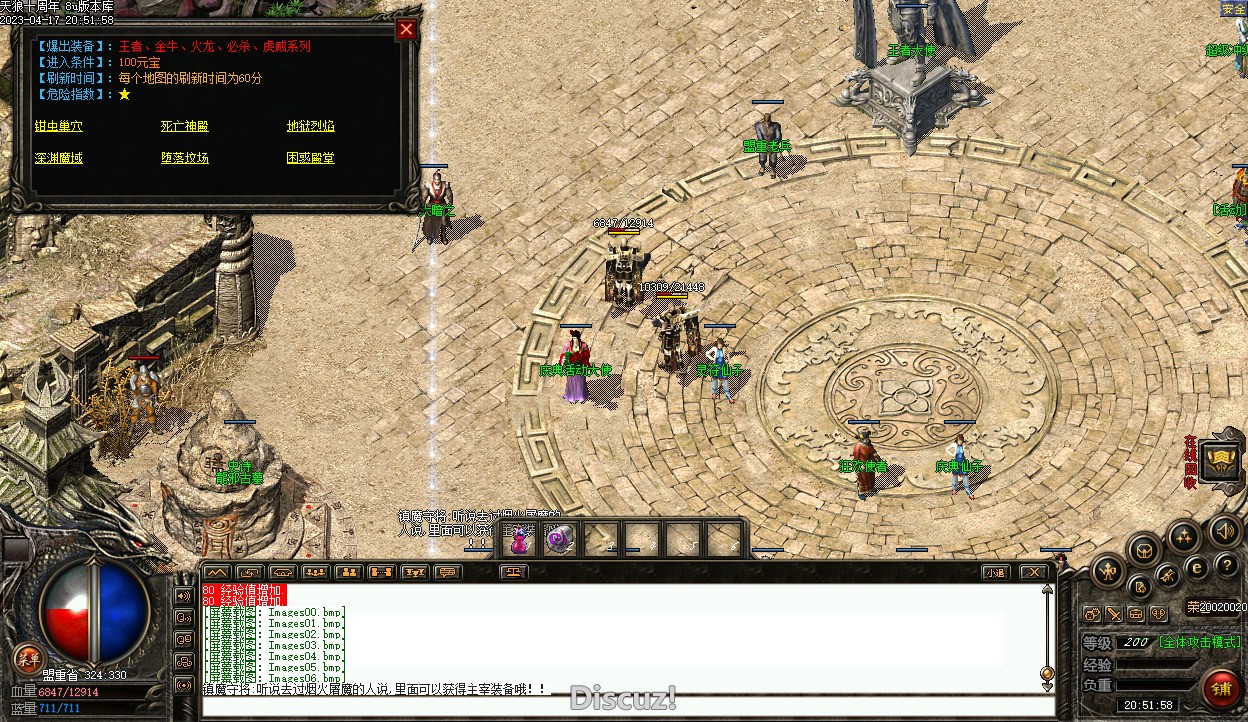
Task: Toggle the speaker sound button
Action: coord(1223,530)
